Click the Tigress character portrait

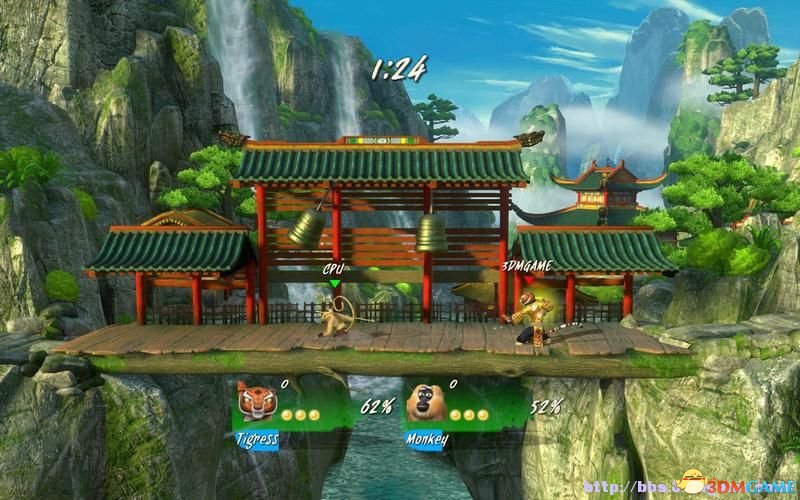(254, 404)
